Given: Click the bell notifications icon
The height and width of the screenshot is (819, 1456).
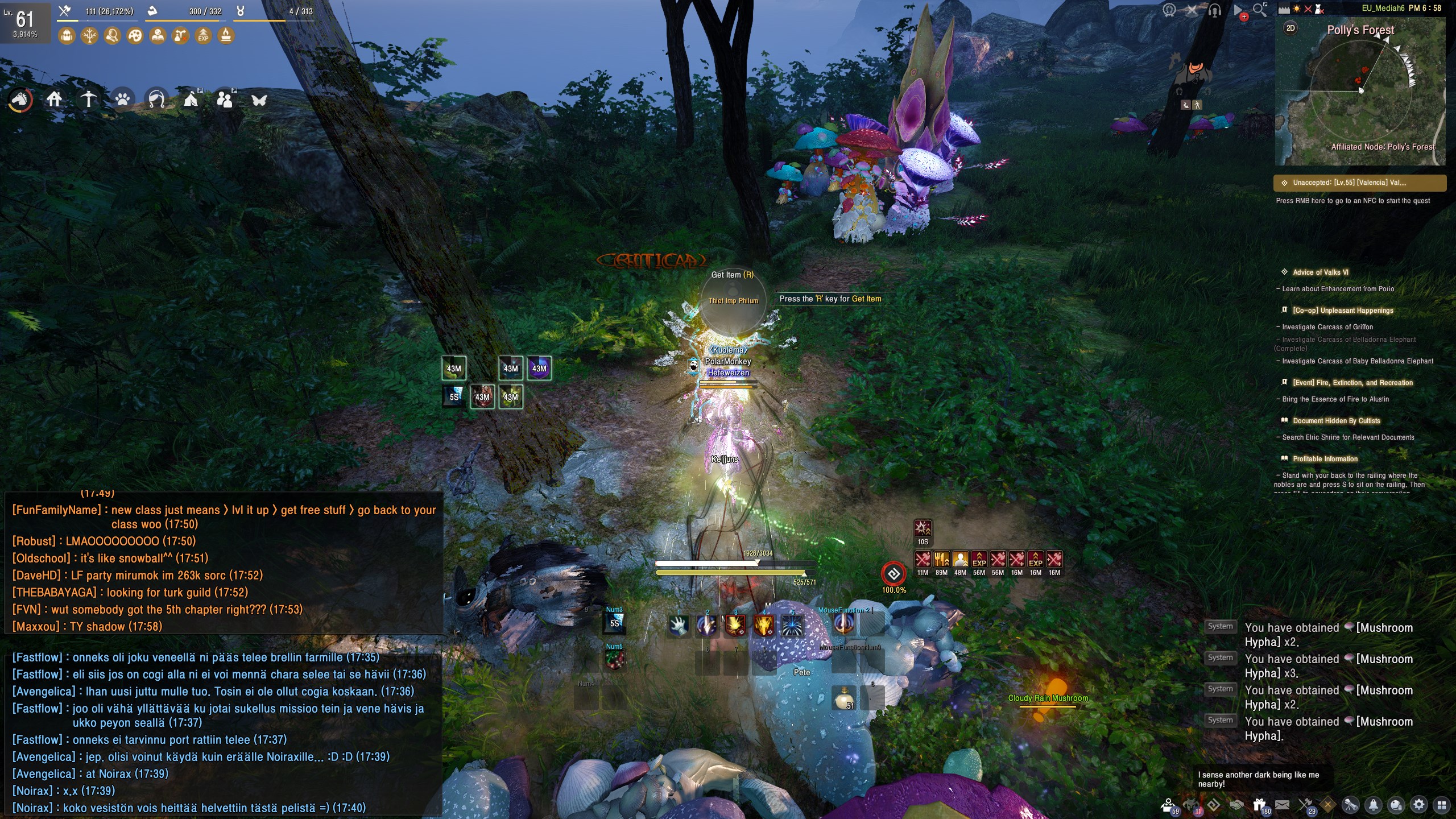Looking at the screenshot, I should 1374,804.
